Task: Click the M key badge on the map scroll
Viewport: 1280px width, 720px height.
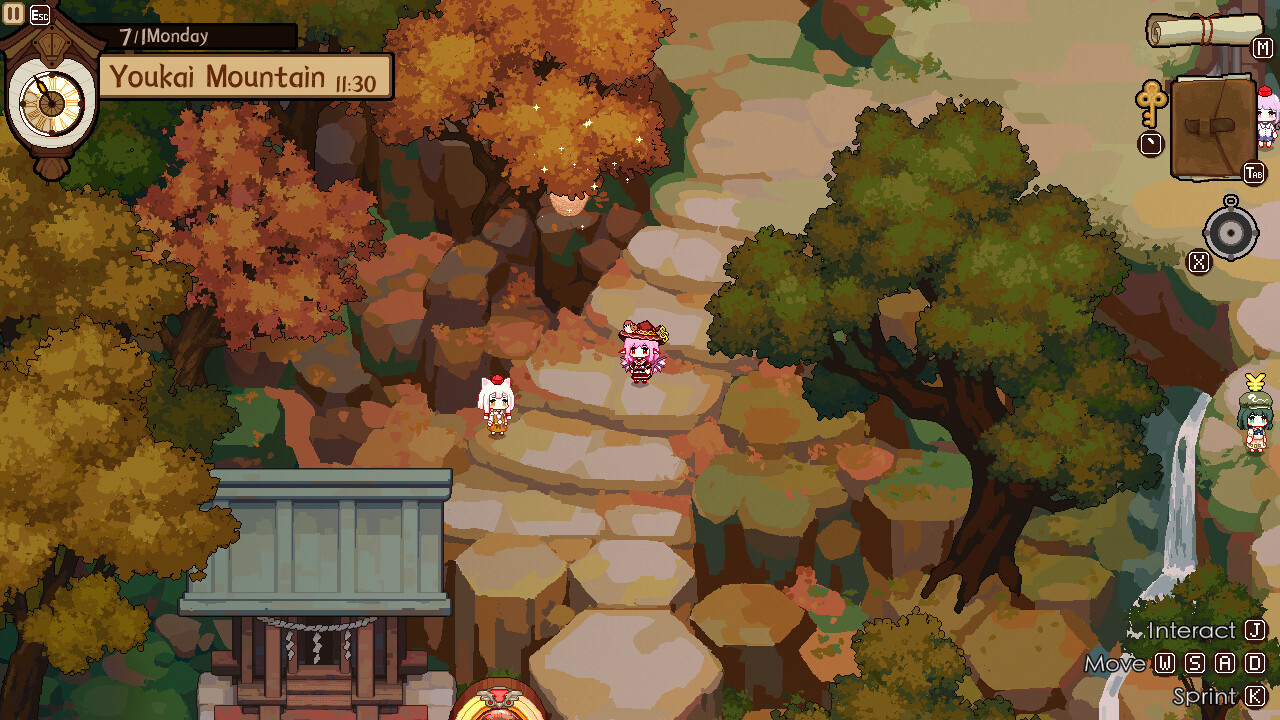Action: (x=1264, y=47)
